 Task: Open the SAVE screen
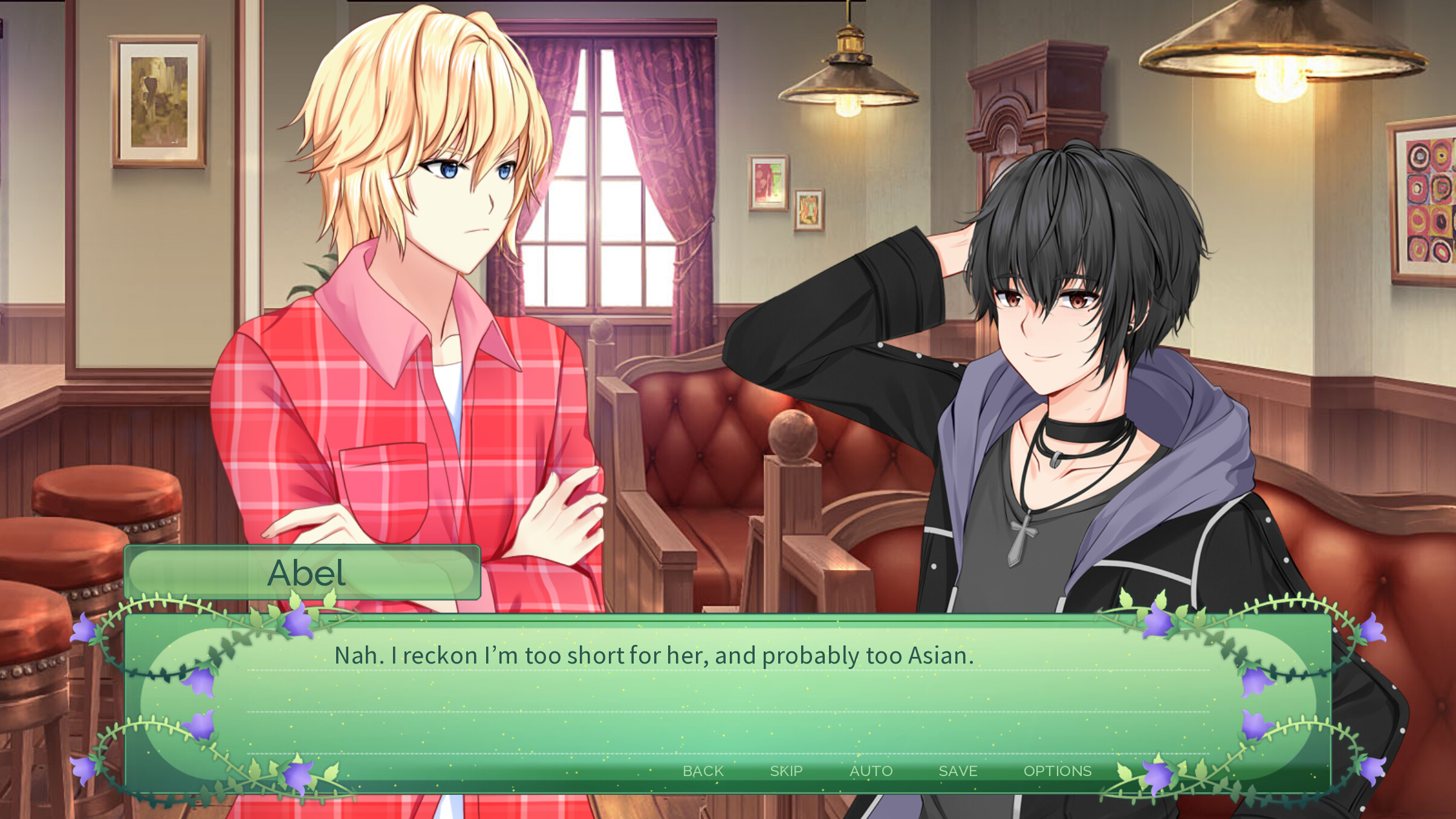[958, 771]
